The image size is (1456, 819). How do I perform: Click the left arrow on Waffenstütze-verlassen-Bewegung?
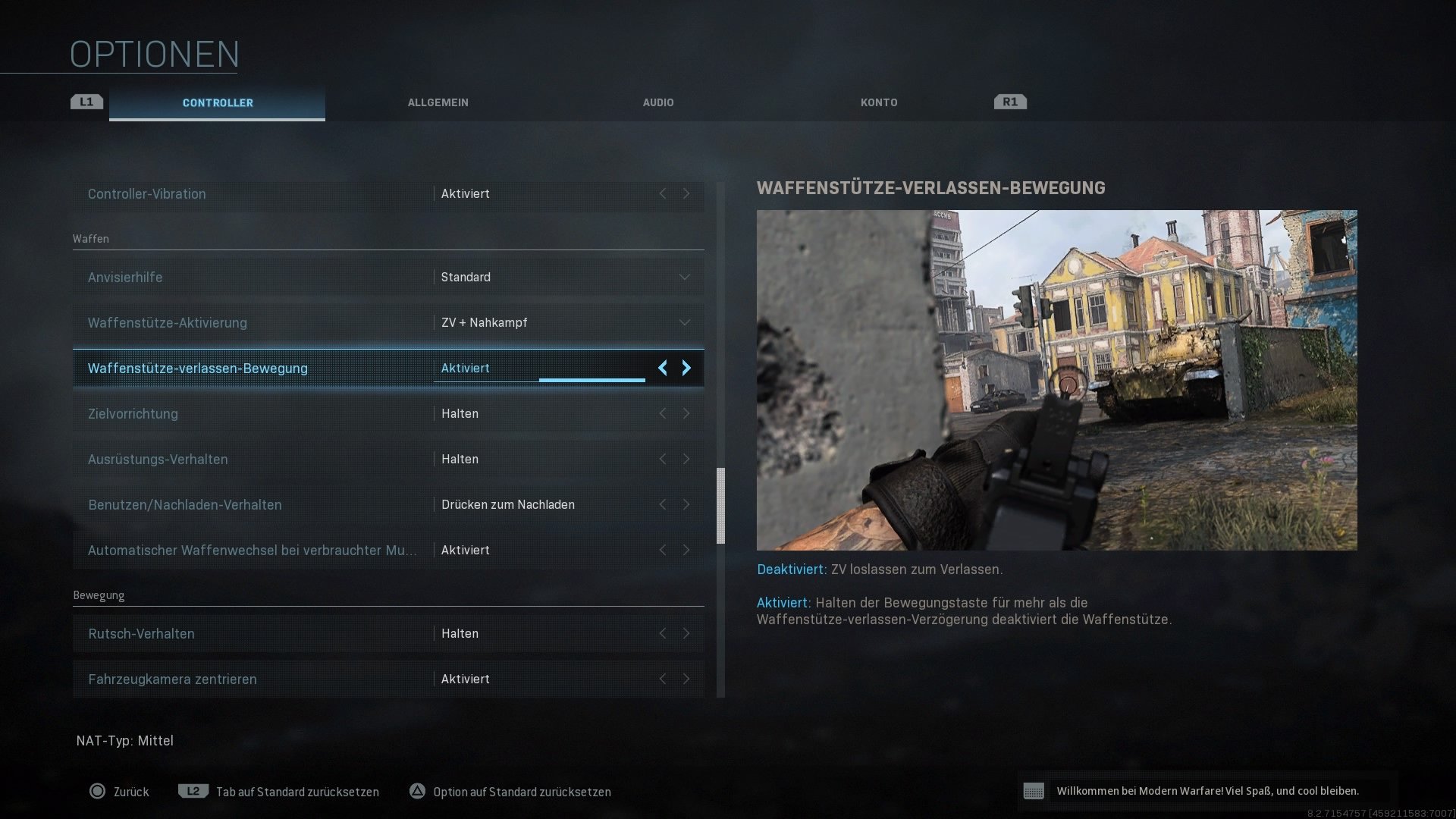(663, 368)
